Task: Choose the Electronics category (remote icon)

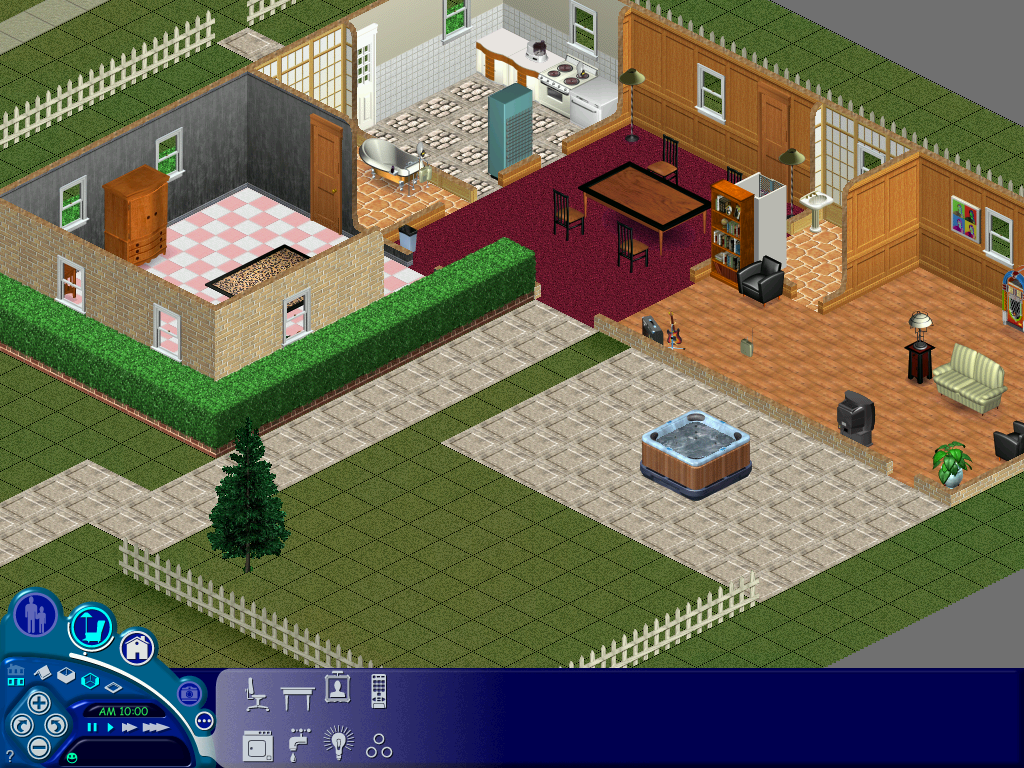Action: tap(378, 691)
